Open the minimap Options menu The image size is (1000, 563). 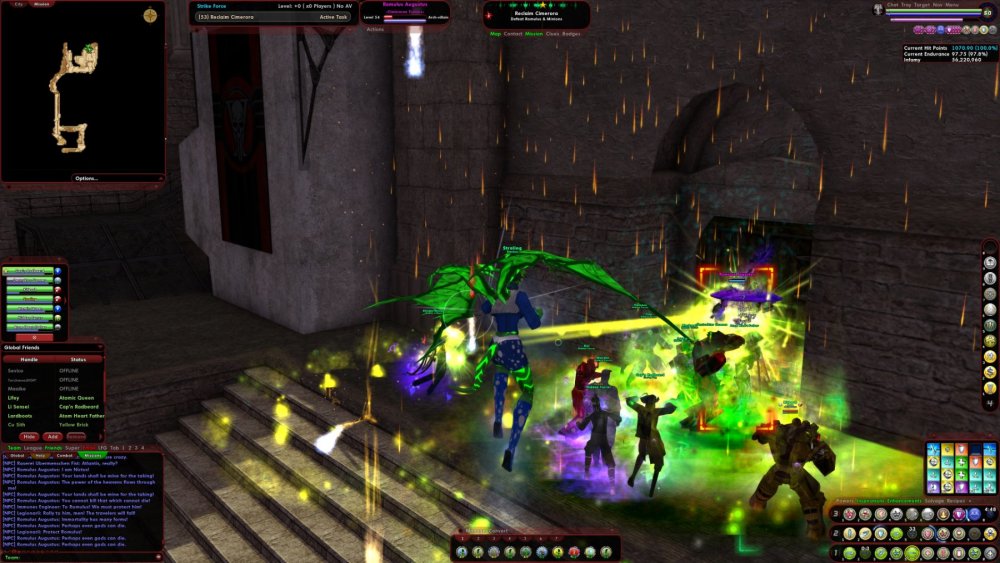86,178
